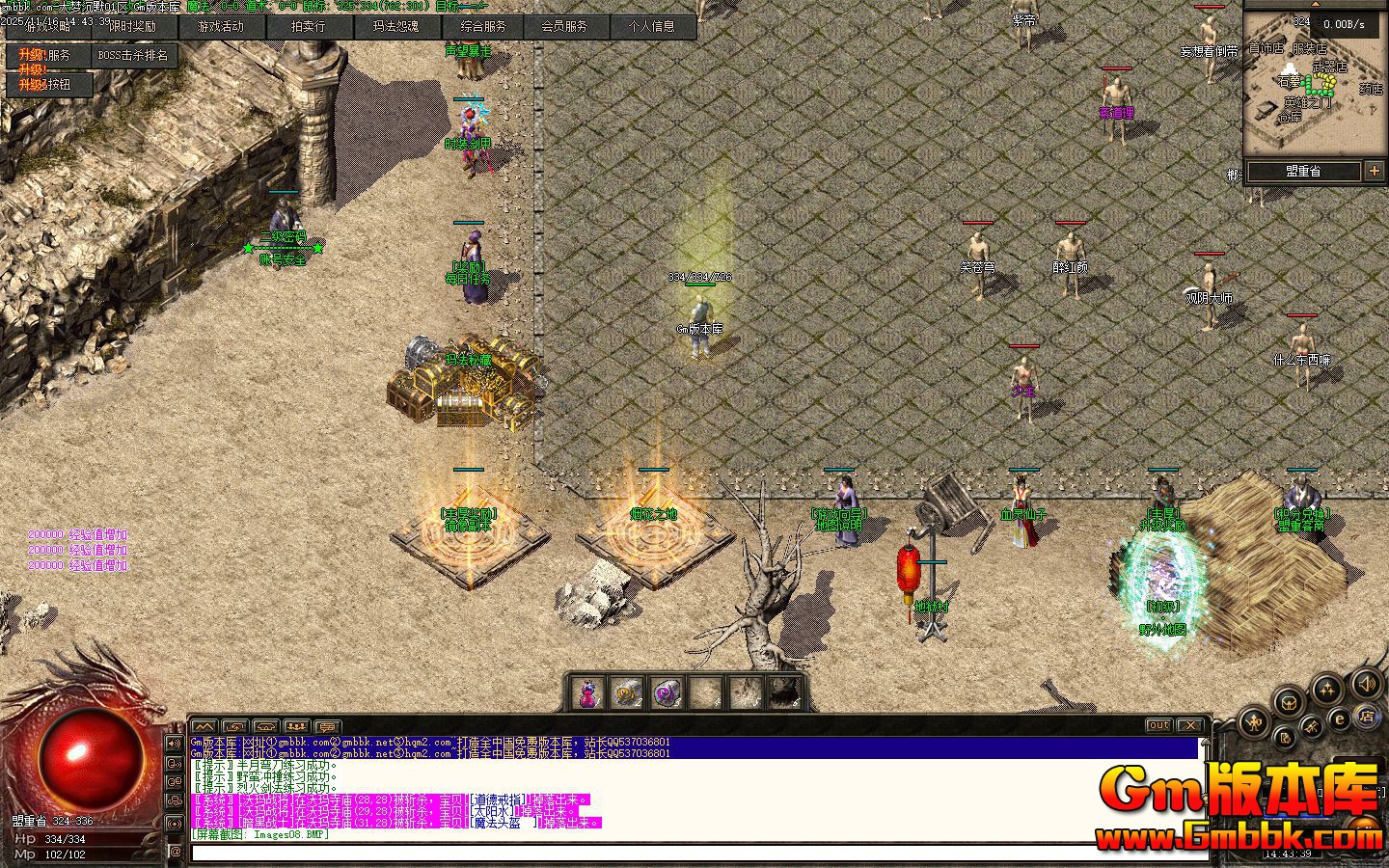The height and width of the screenshot is (868, 1389).
Task: Open the 游戏活动 events menu
Action: [x=220, y=27]
